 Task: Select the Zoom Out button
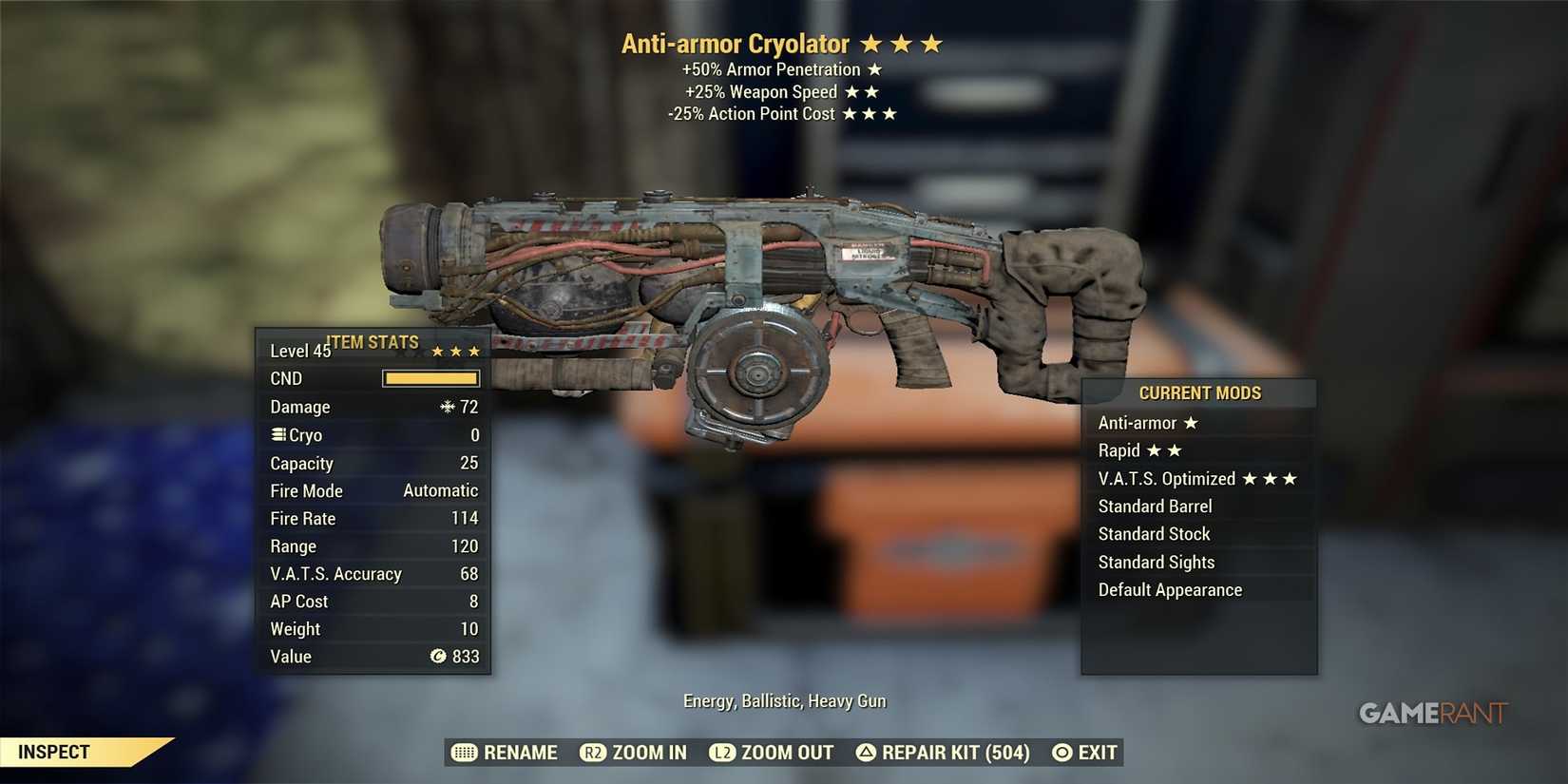(772, 753)
